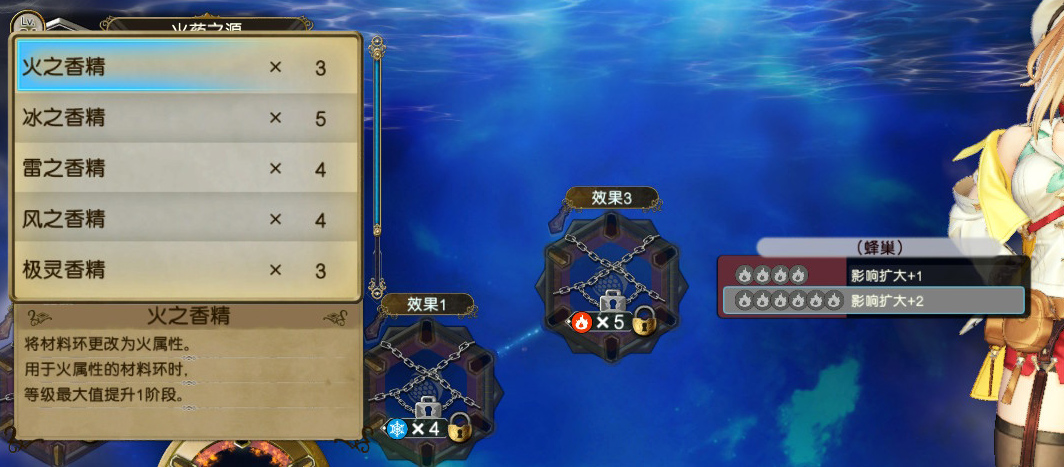Select 风之香精 essence
The image size is (1064, 467).
pos(185,219)
